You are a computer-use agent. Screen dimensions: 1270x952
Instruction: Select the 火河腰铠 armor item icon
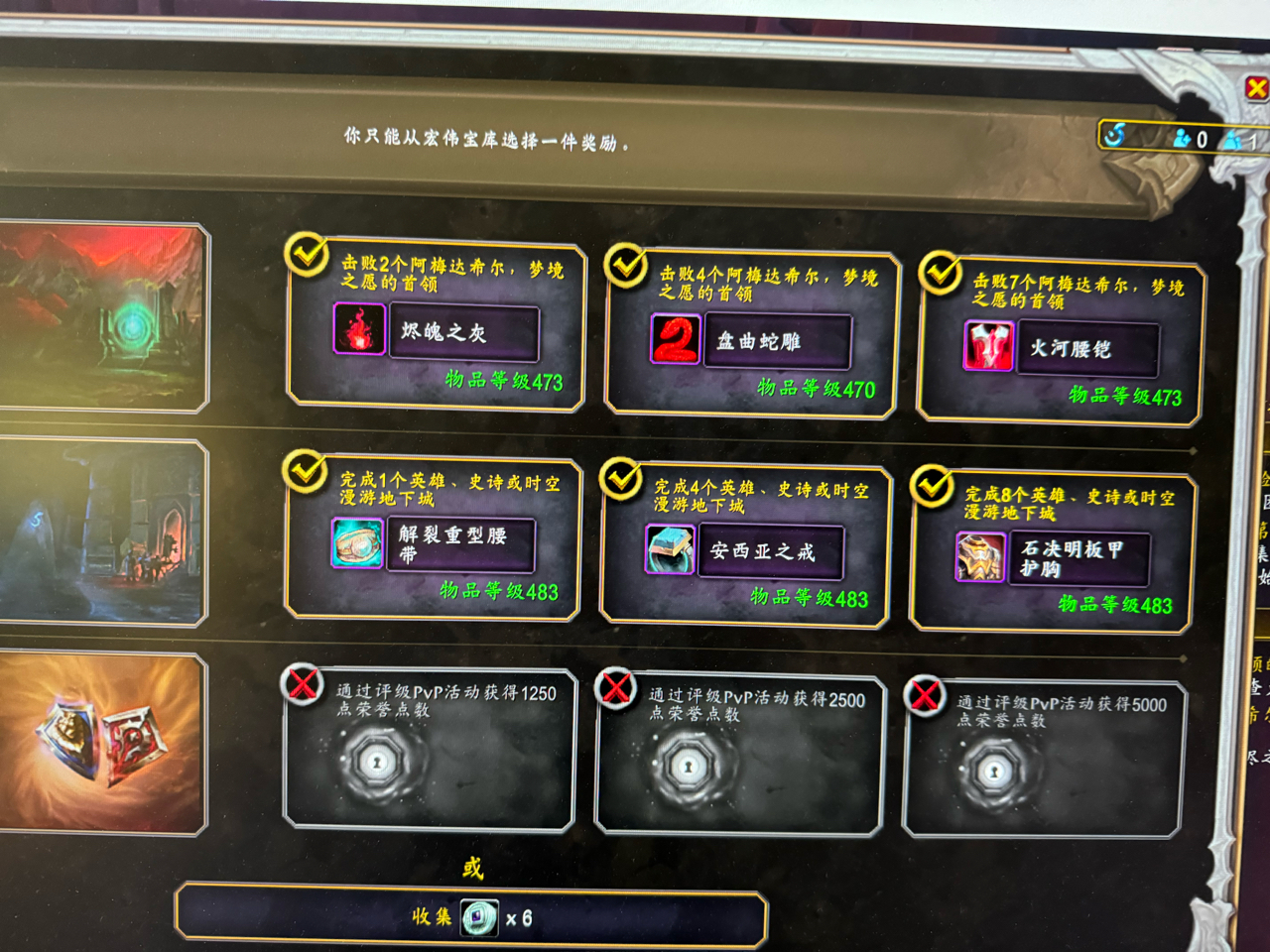pos(985,349)
